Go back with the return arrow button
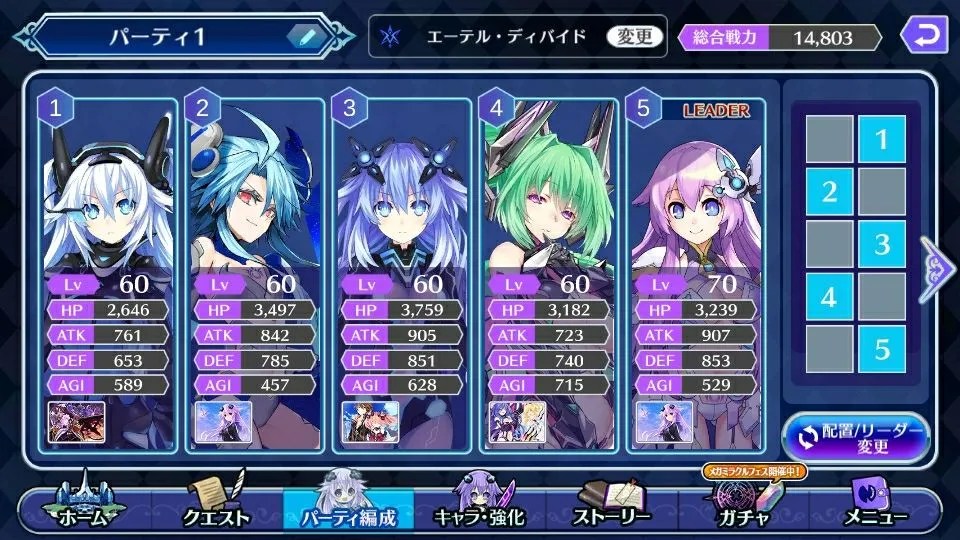This screenshot has width=960, height=540. click(924, 37)
